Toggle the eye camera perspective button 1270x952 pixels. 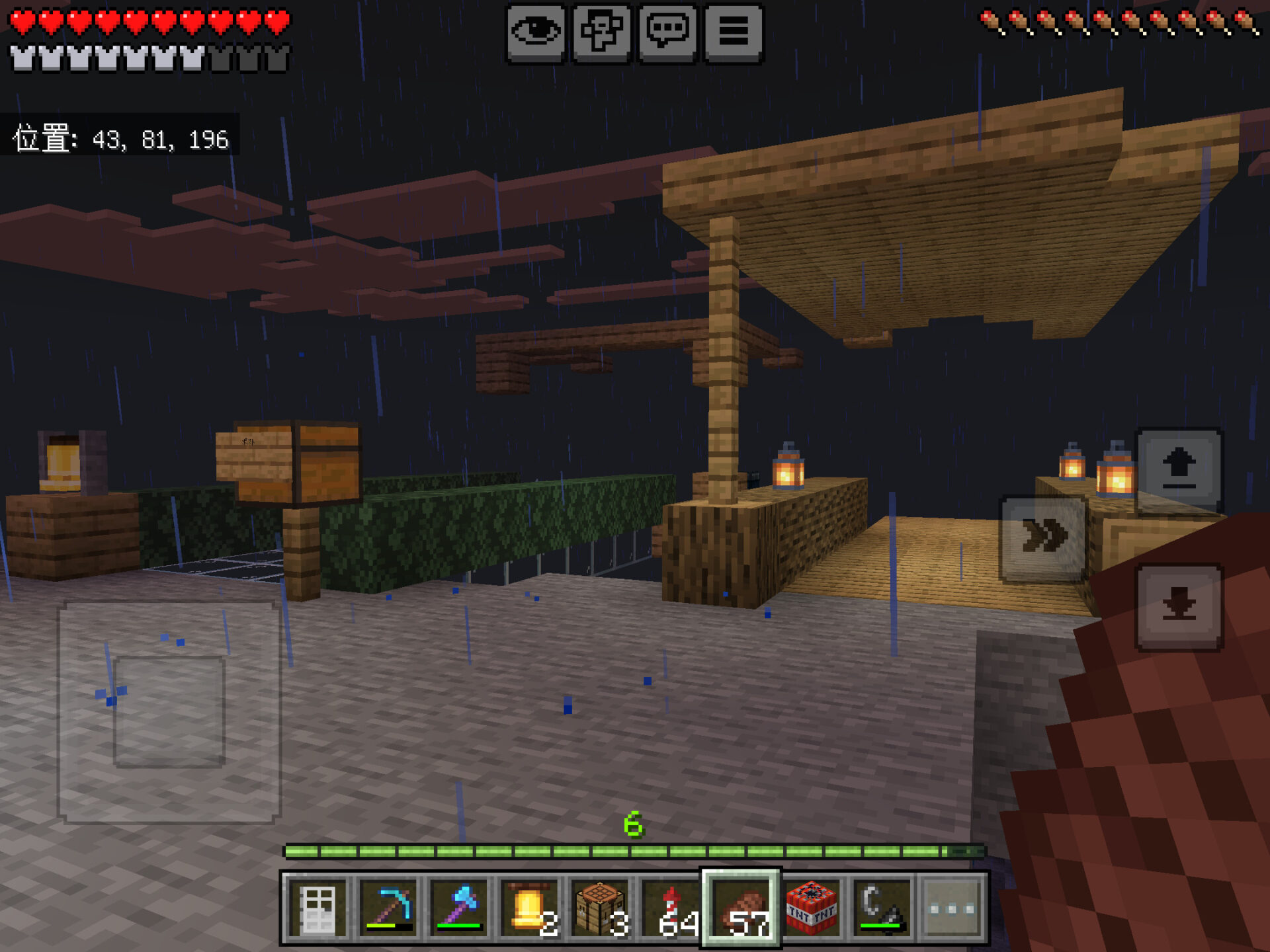pyautogui.click(x=536, y=33)
